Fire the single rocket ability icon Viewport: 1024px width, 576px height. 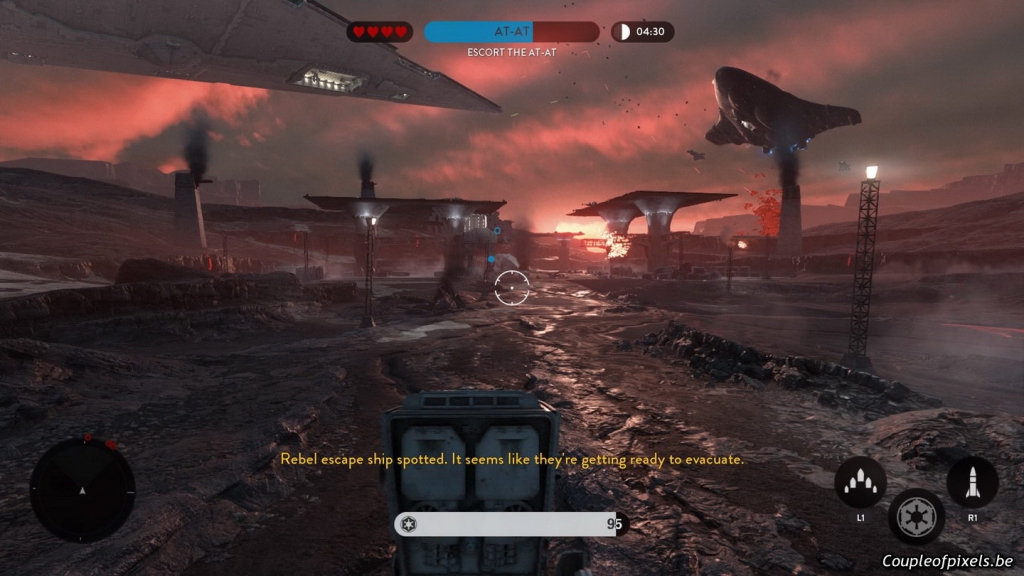click(972, 482)
